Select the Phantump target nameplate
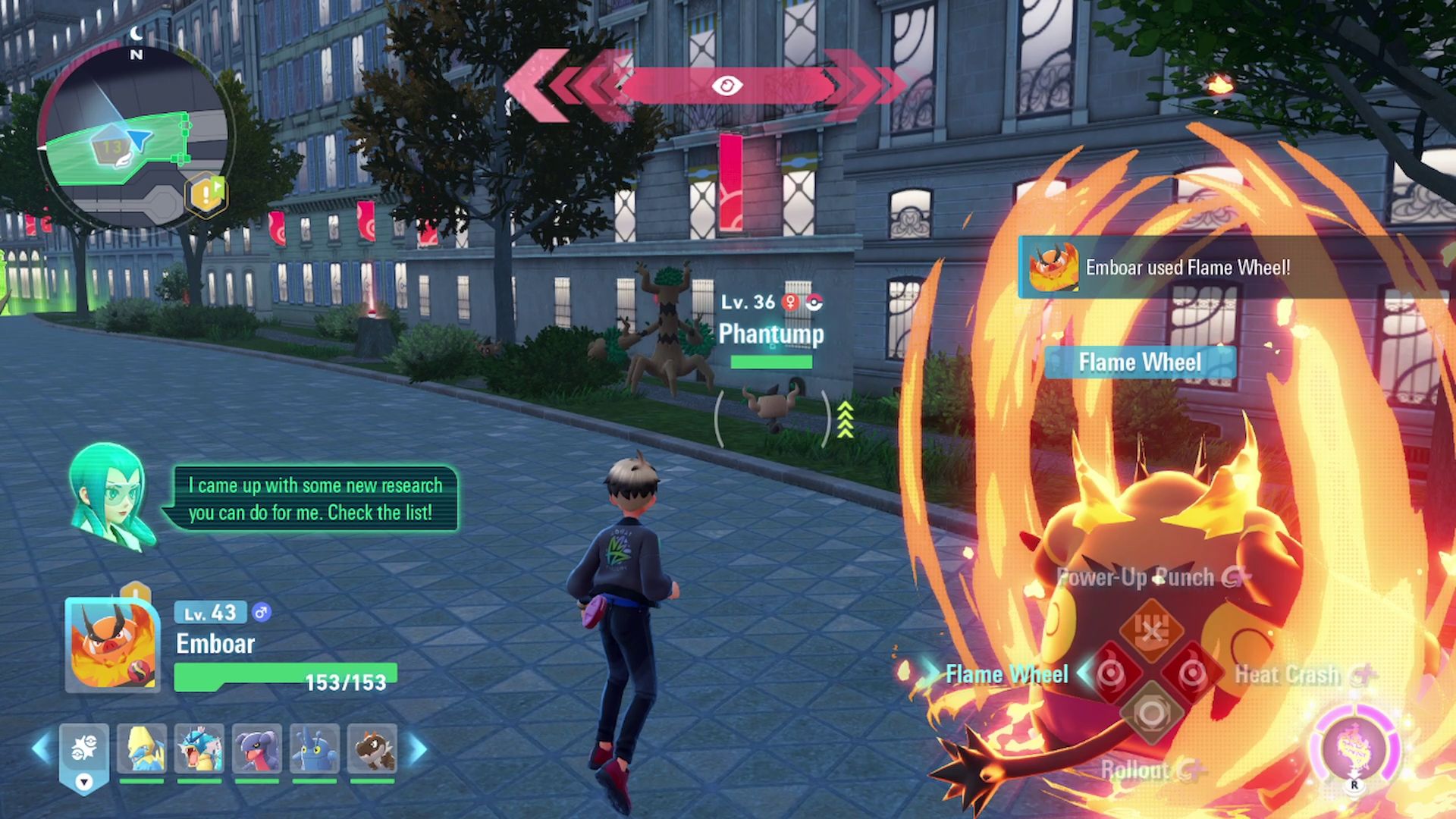This screenshot has width=1456, height=819. click(x=770, y=334)
